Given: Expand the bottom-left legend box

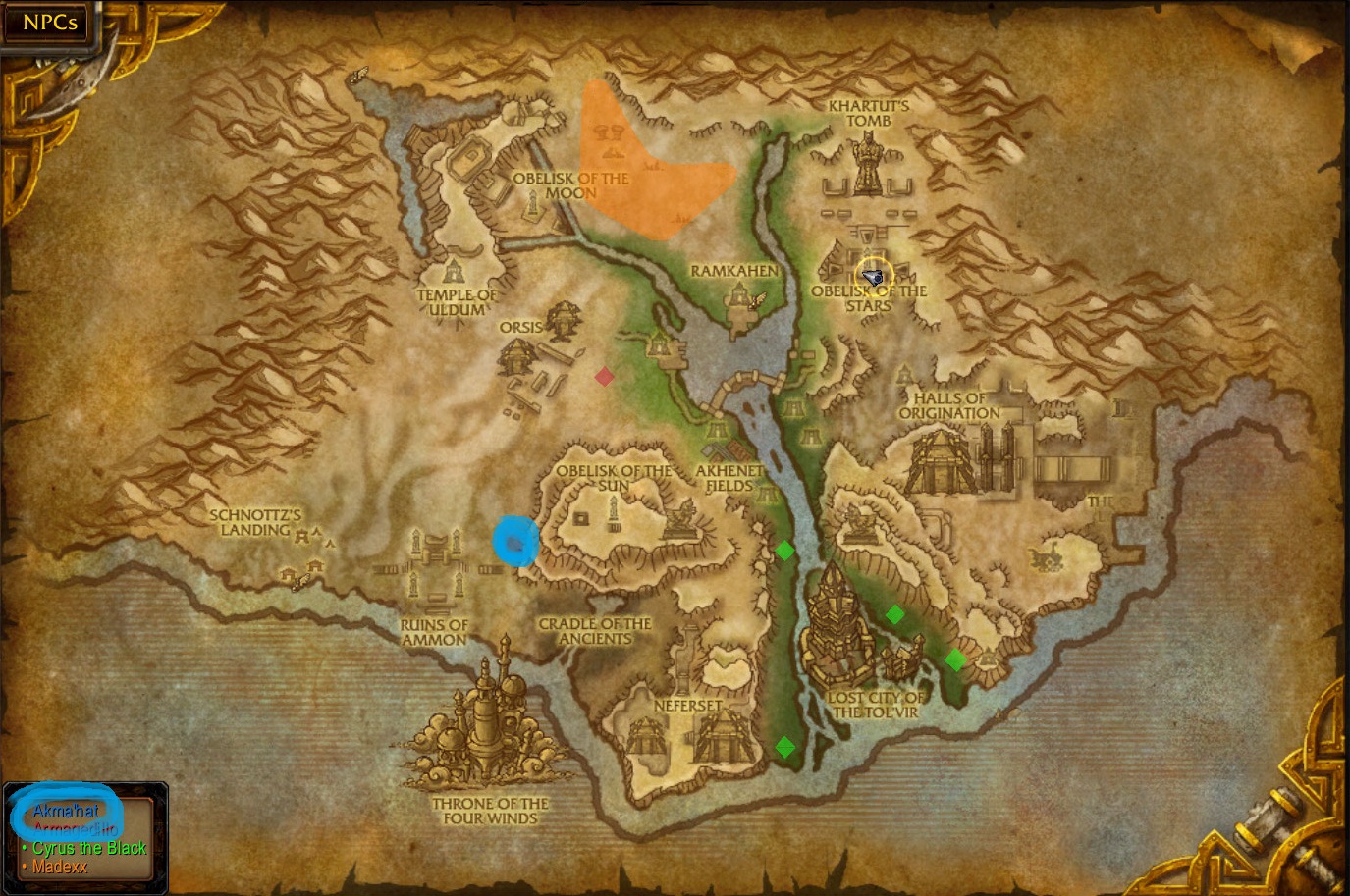Looking at the screenshot, I should pos(85,839).
